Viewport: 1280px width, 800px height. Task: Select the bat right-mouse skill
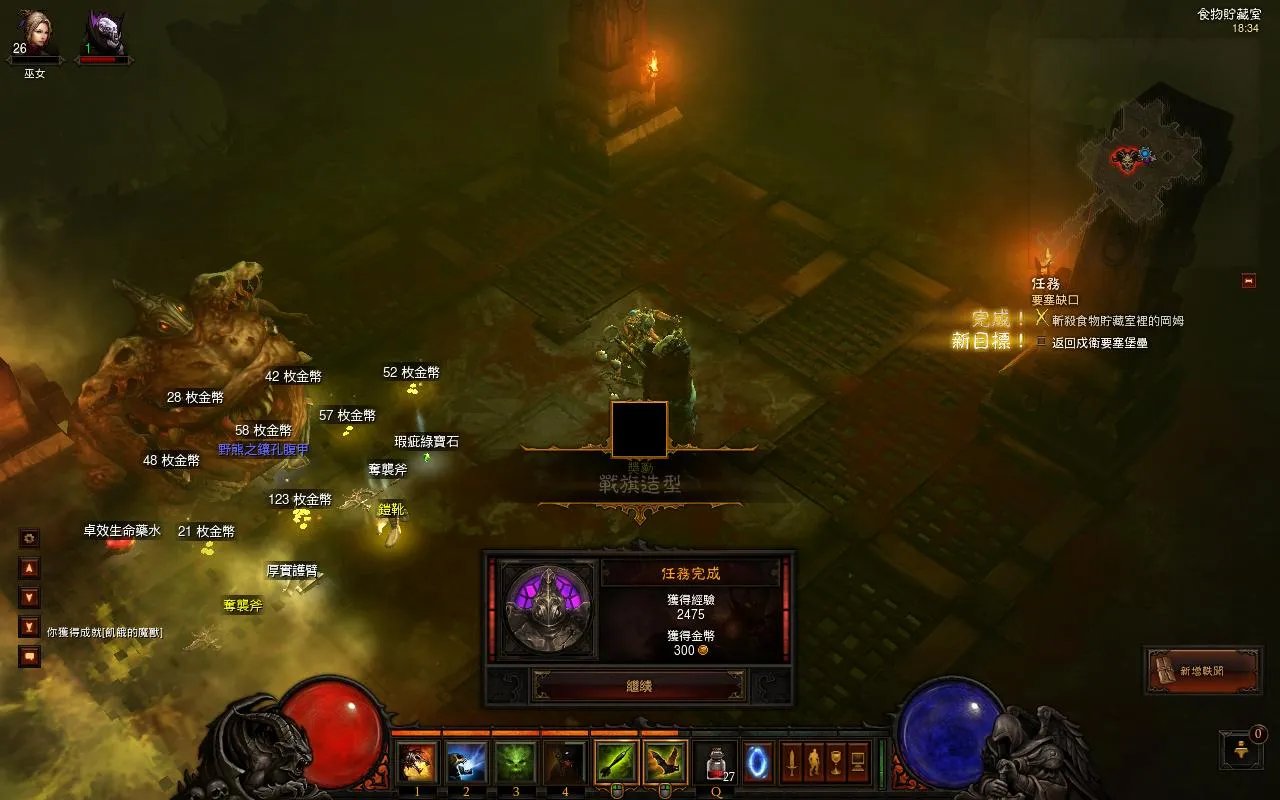pos(665,762)
